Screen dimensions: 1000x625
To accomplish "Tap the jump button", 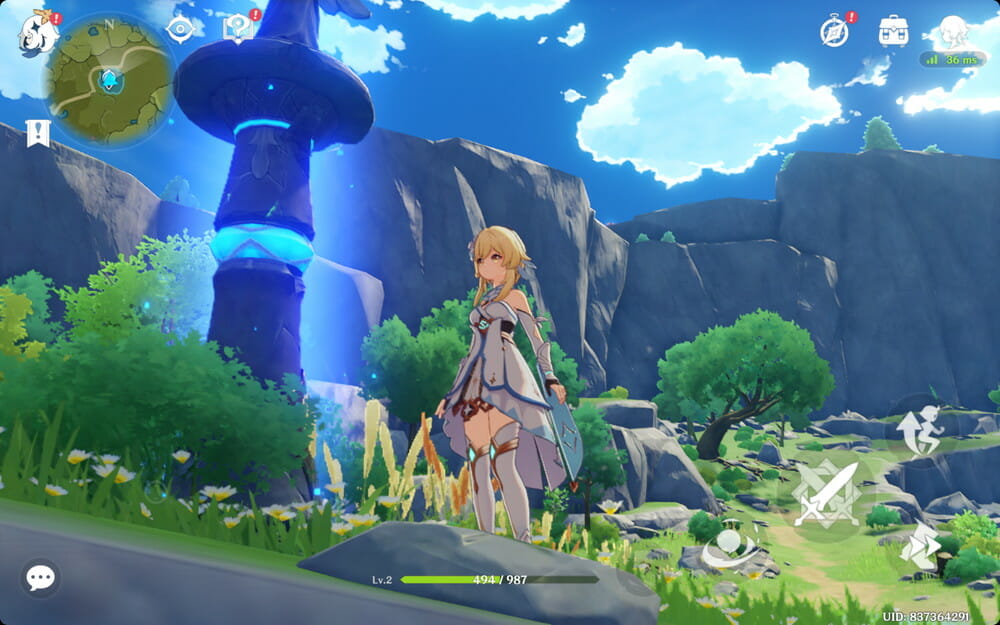I will point(920,430).
